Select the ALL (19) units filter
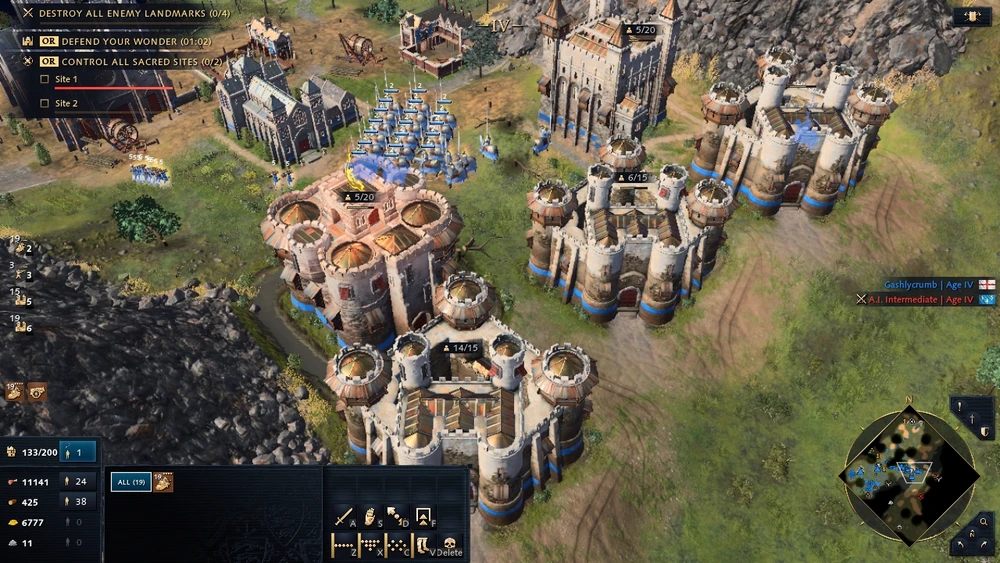Viewport: 1000px width, 563px height. [130, 482]
